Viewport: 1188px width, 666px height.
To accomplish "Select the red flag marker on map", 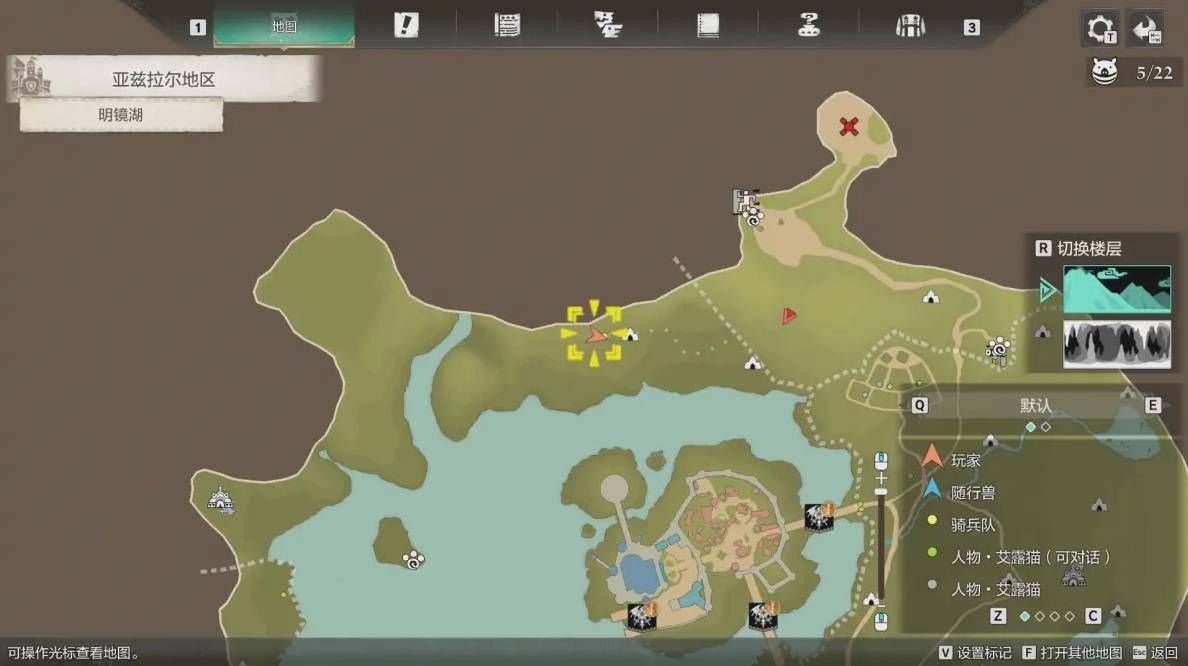I will point(789,316).
